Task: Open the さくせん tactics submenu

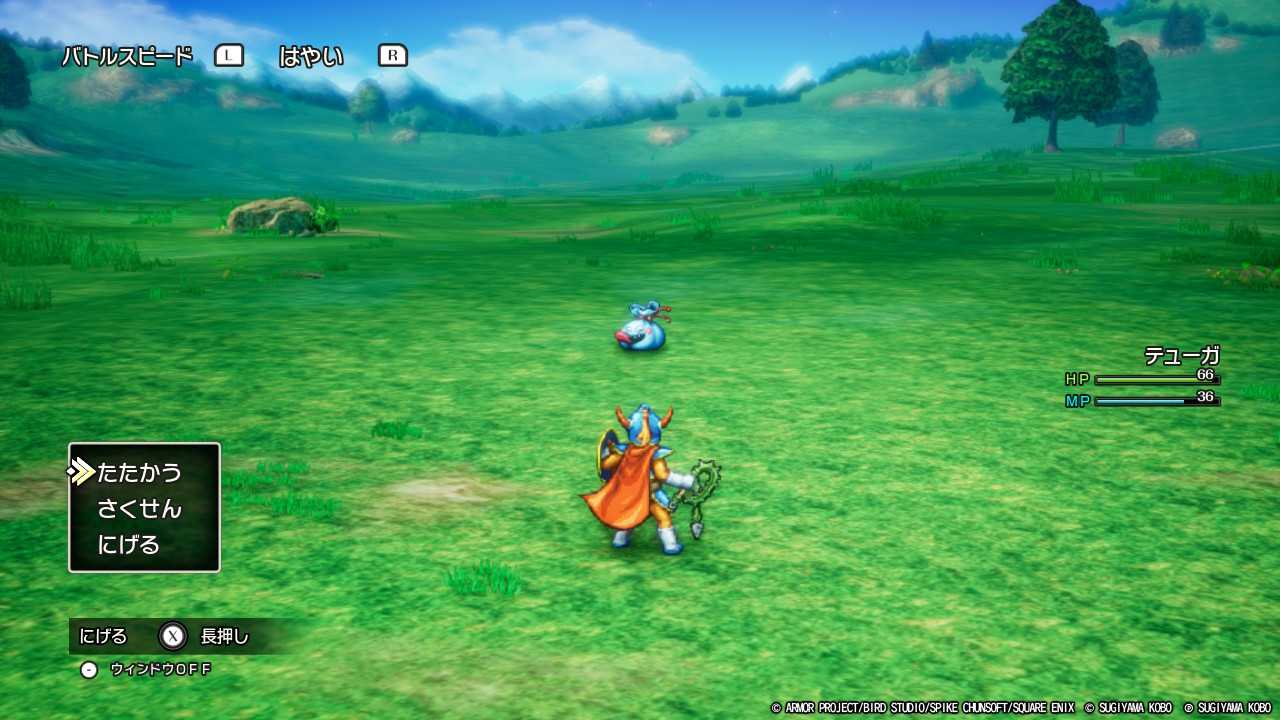Action: (141, 508)
